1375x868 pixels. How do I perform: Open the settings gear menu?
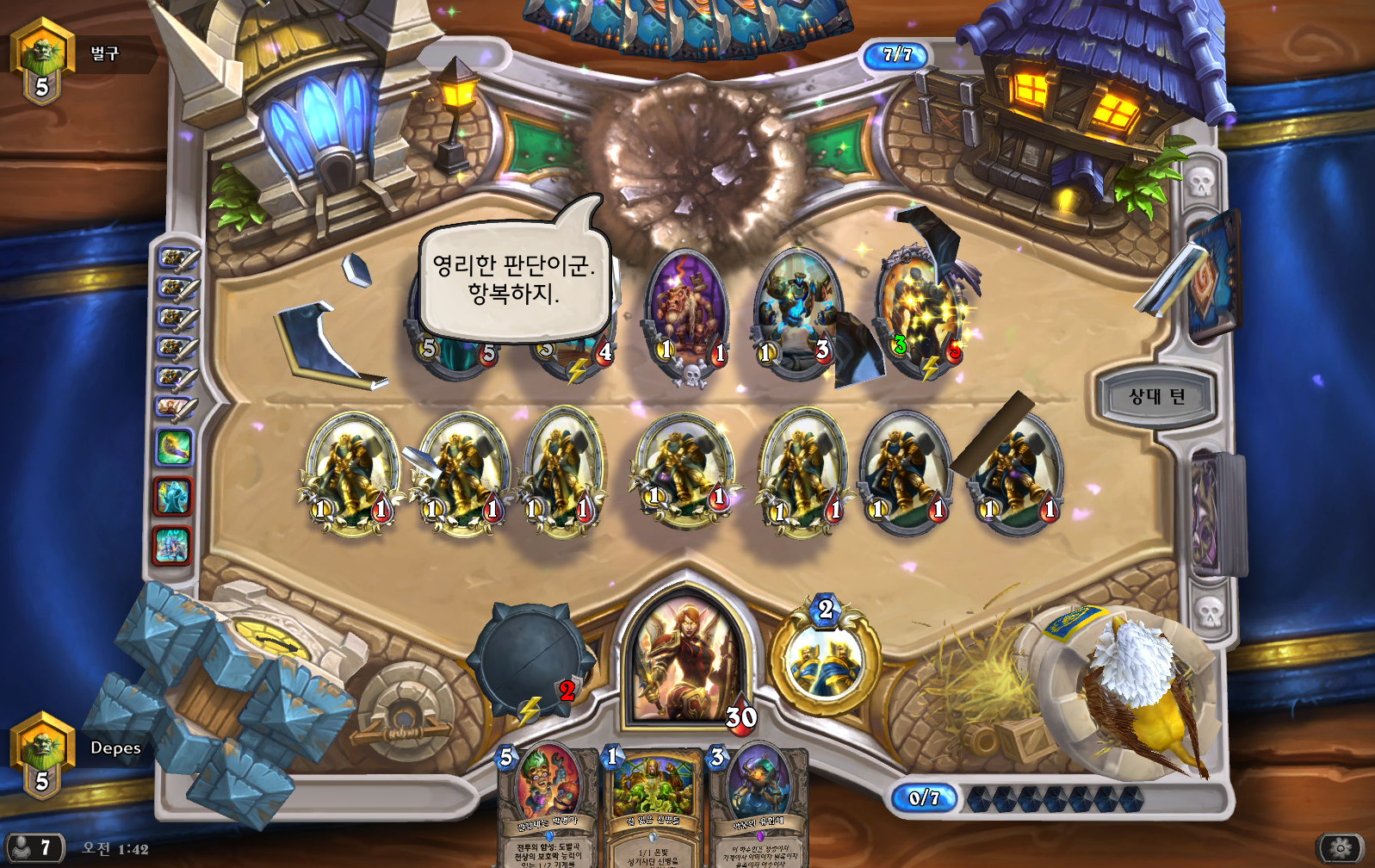pos(1341,848)
